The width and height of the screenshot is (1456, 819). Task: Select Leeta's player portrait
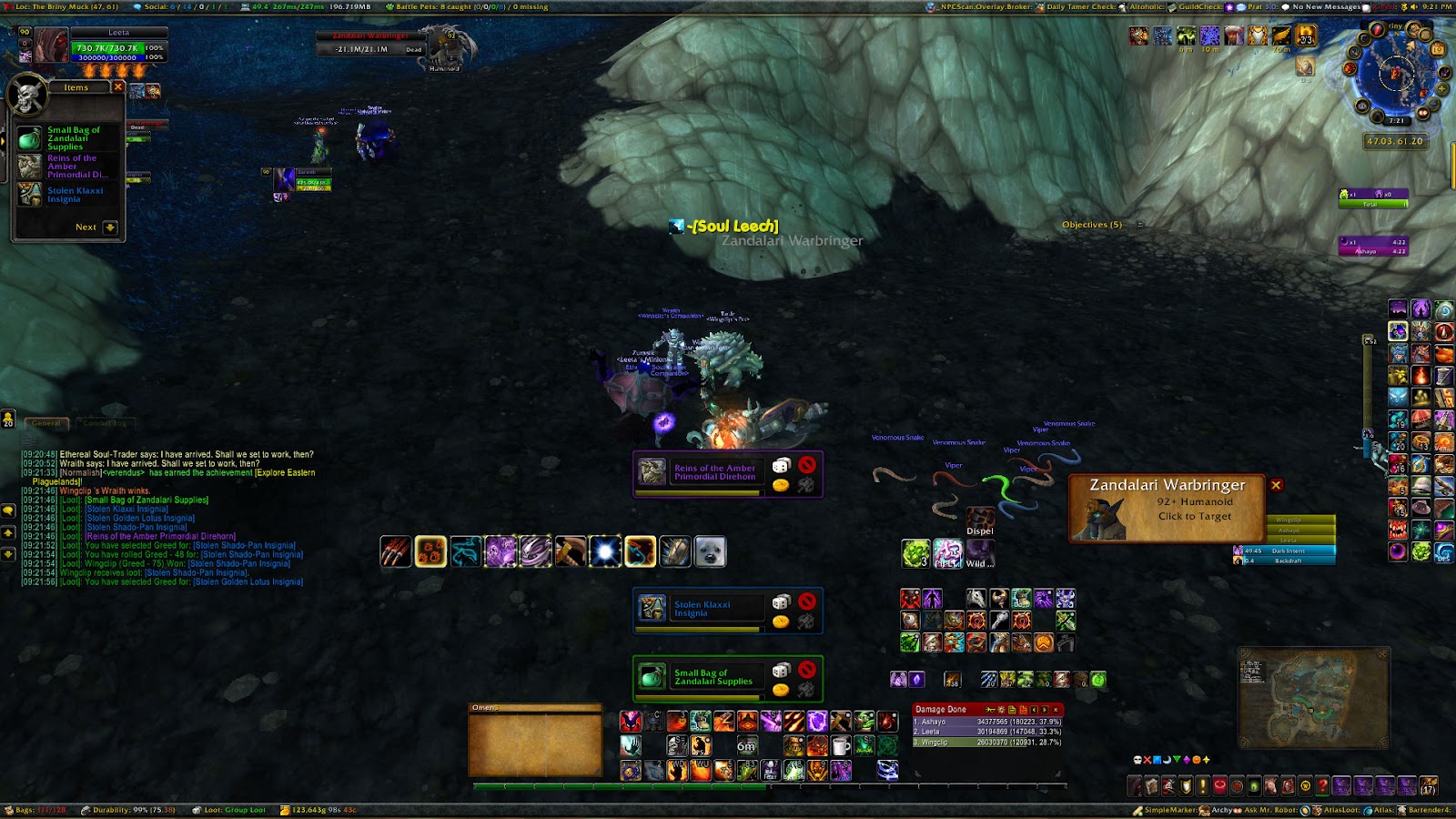pyautogui.click(x=52, y=45)
